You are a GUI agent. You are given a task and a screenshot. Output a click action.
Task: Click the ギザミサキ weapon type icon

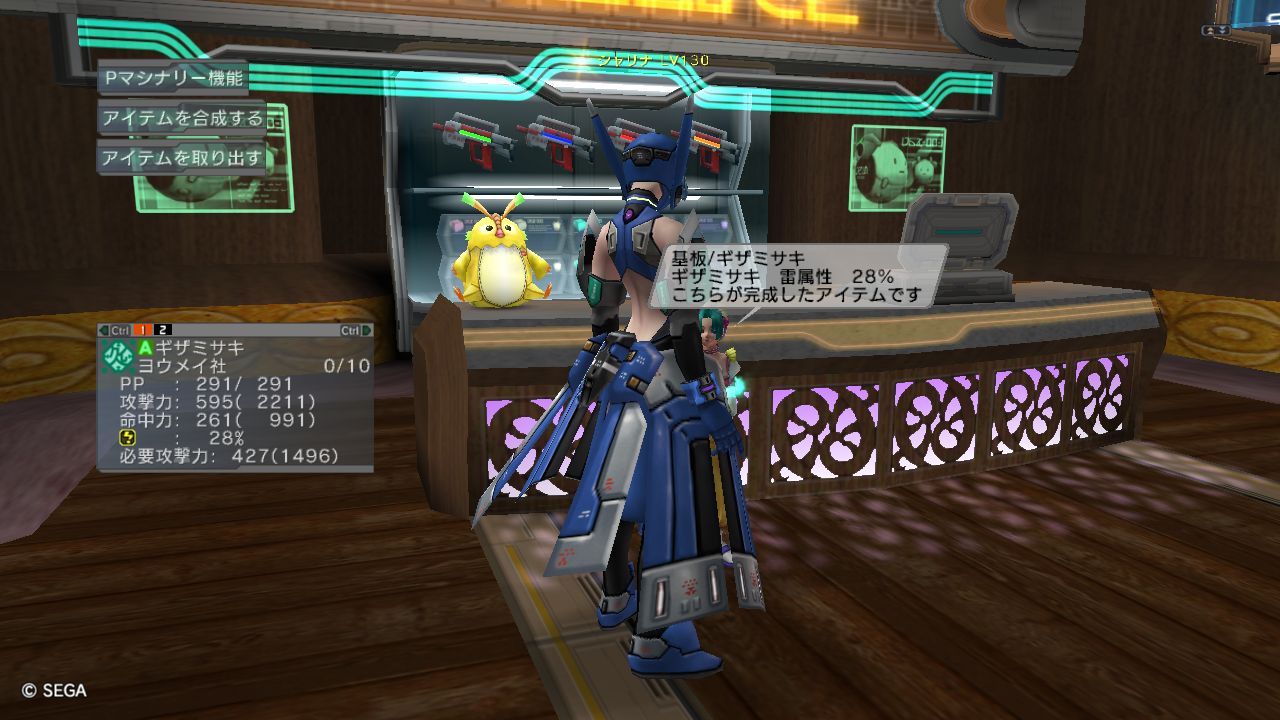(x=118, y=355)
